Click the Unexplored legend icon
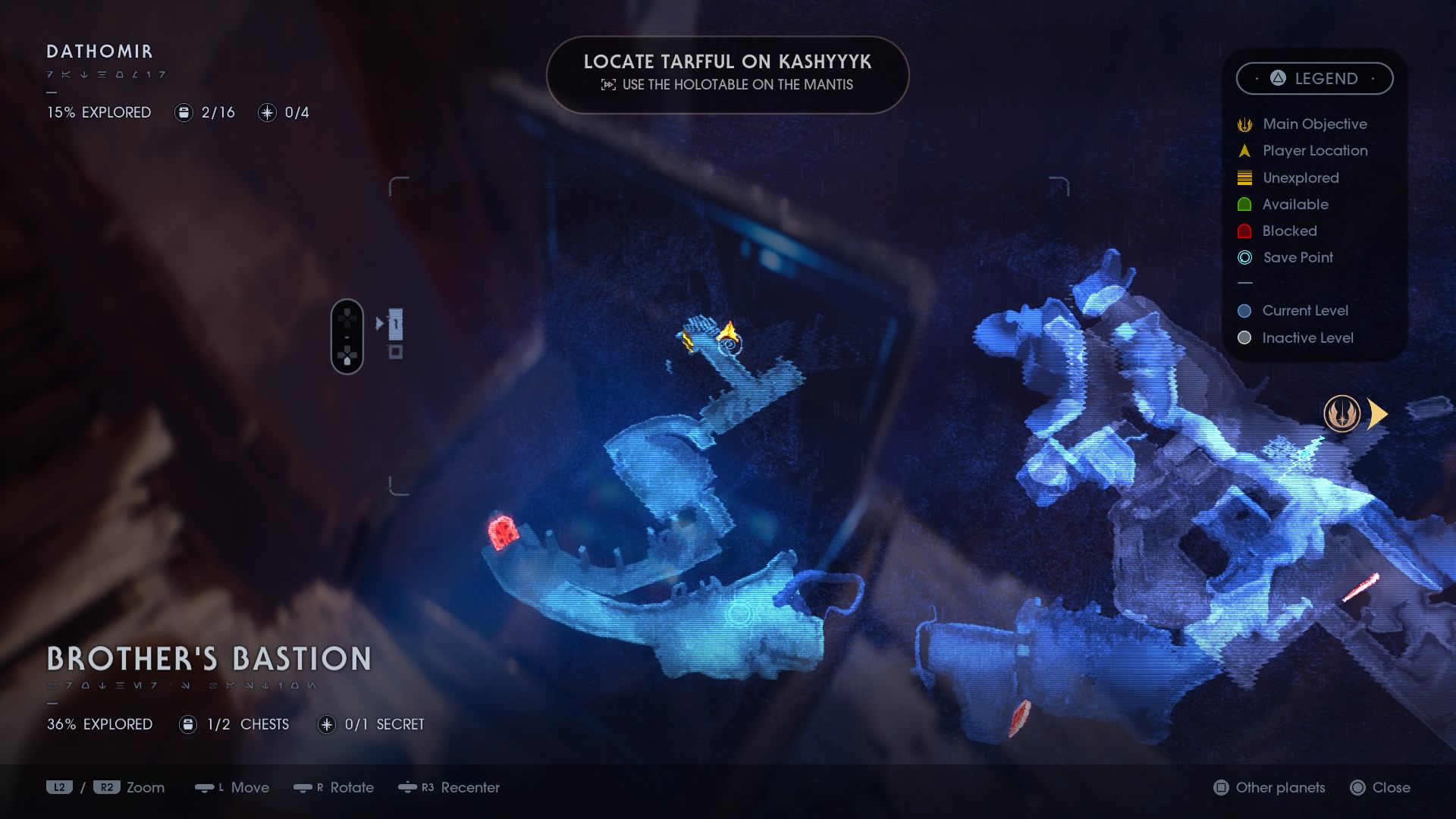This screenshot has width=1456, height=819. coord(1244,177)
